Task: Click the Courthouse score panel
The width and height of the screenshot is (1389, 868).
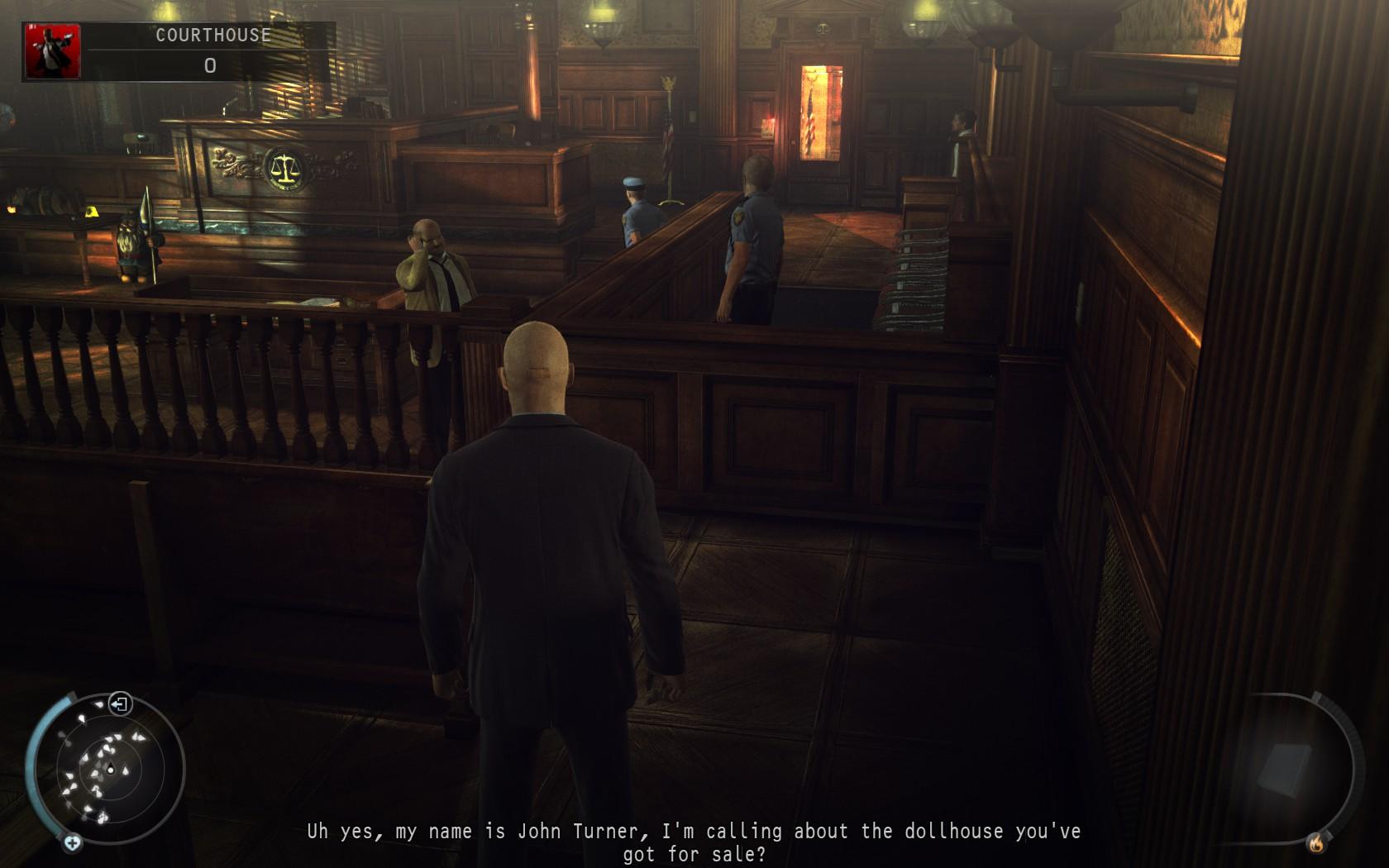Action: pyautogui.click(x=210, y=51)
